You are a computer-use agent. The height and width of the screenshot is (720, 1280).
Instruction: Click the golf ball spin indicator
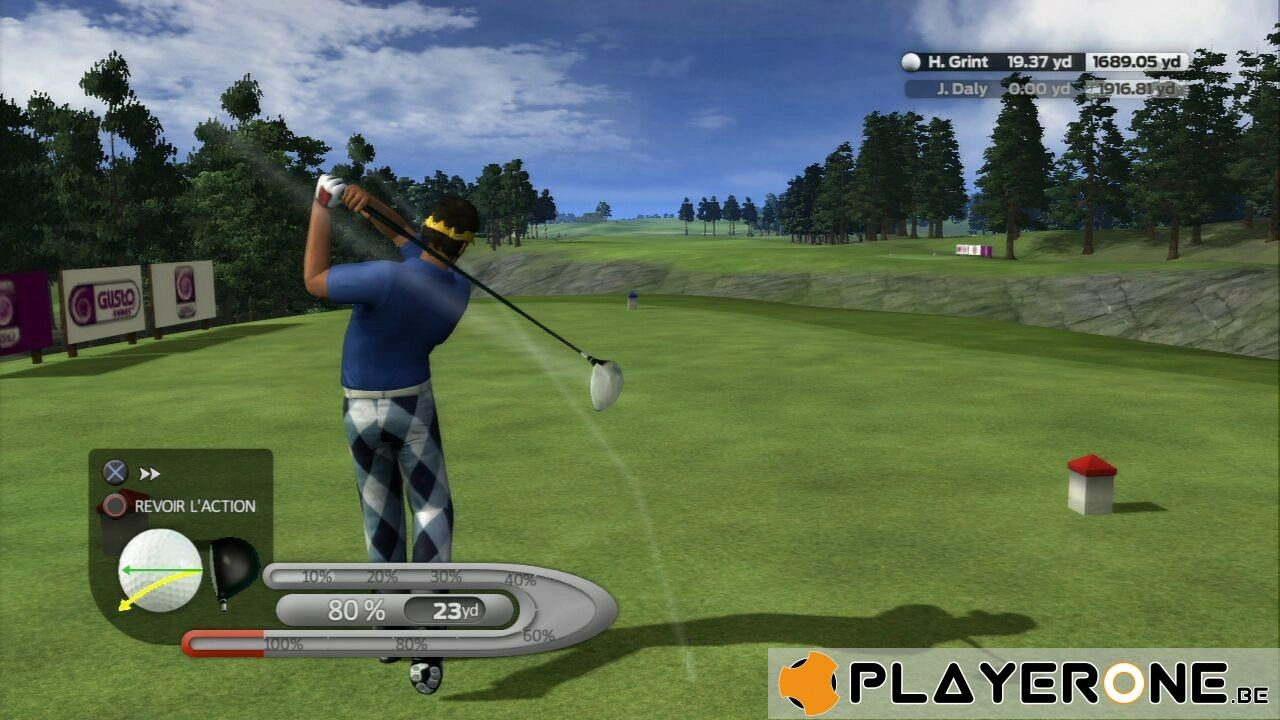coord(160,570)
